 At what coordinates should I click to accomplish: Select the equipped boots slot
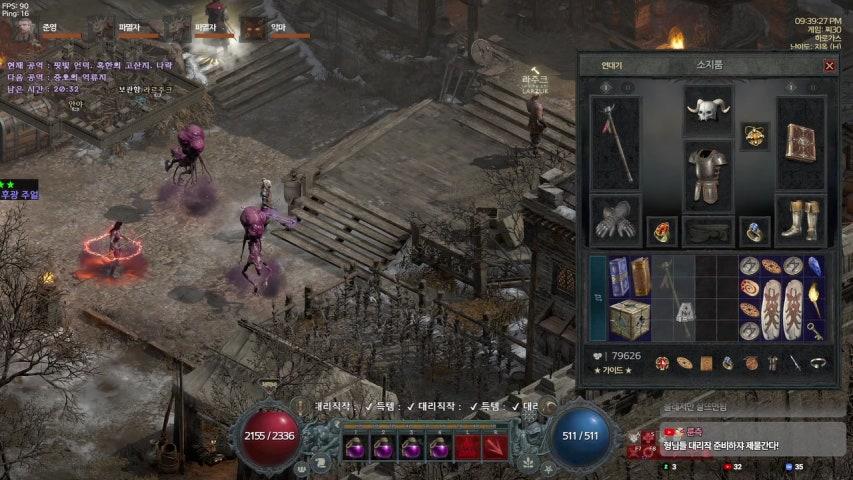click(x=800, y=220)
